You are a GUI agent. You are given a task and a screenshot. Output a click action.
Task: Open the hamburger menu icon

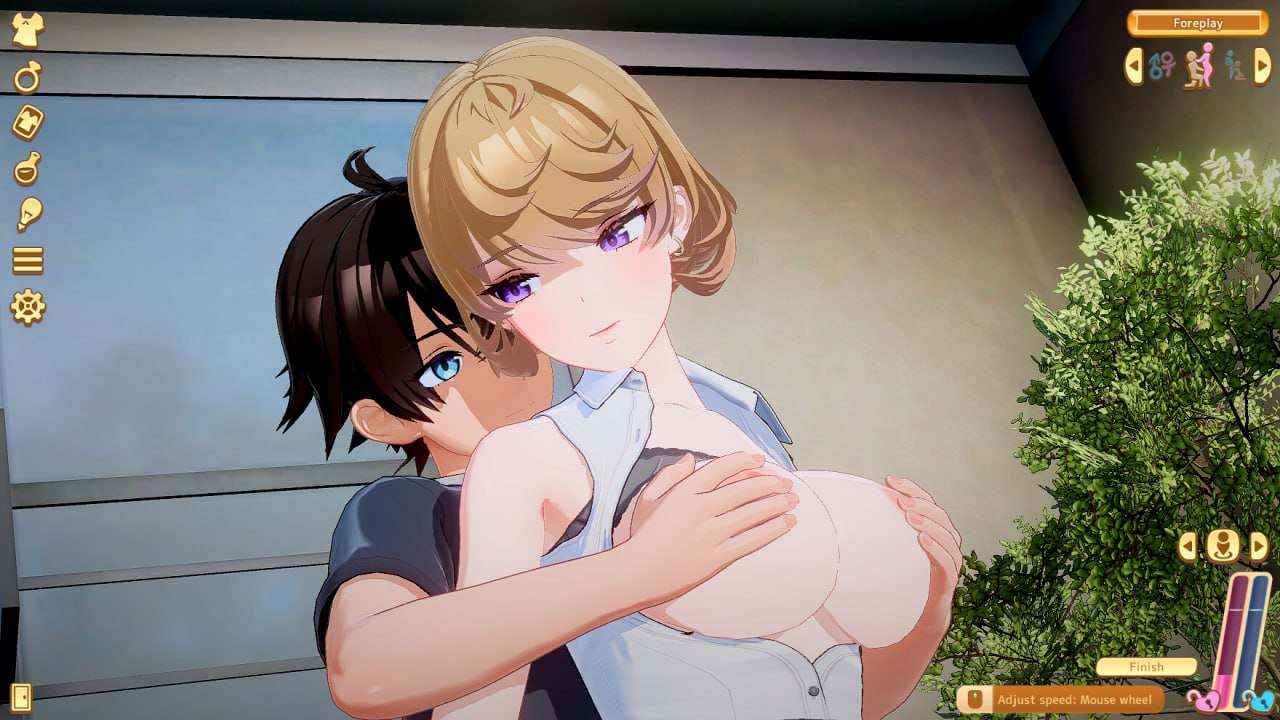click(28, 262)
